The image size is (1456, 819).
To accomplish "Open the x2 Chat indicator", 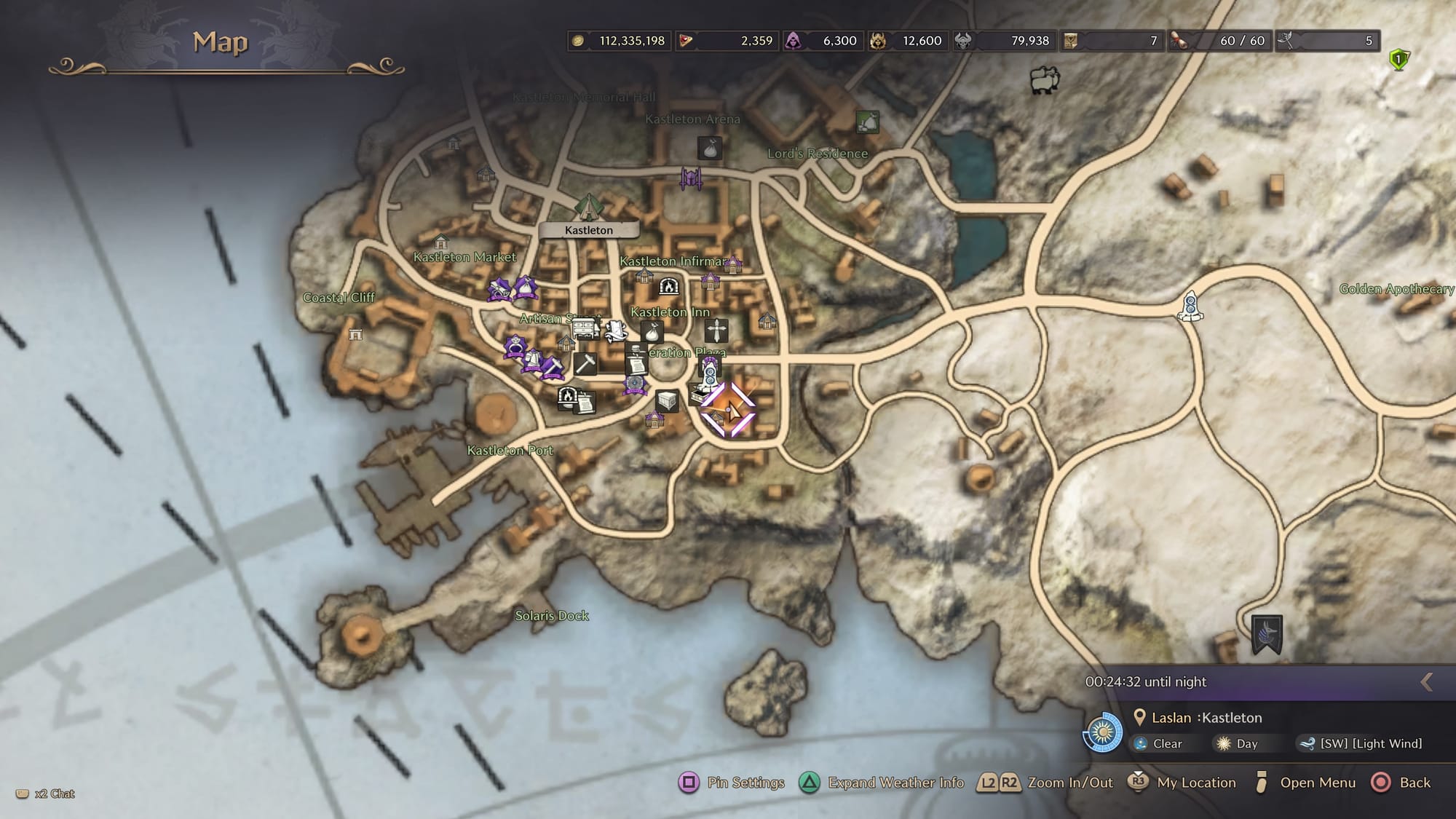I will [46, 794].
